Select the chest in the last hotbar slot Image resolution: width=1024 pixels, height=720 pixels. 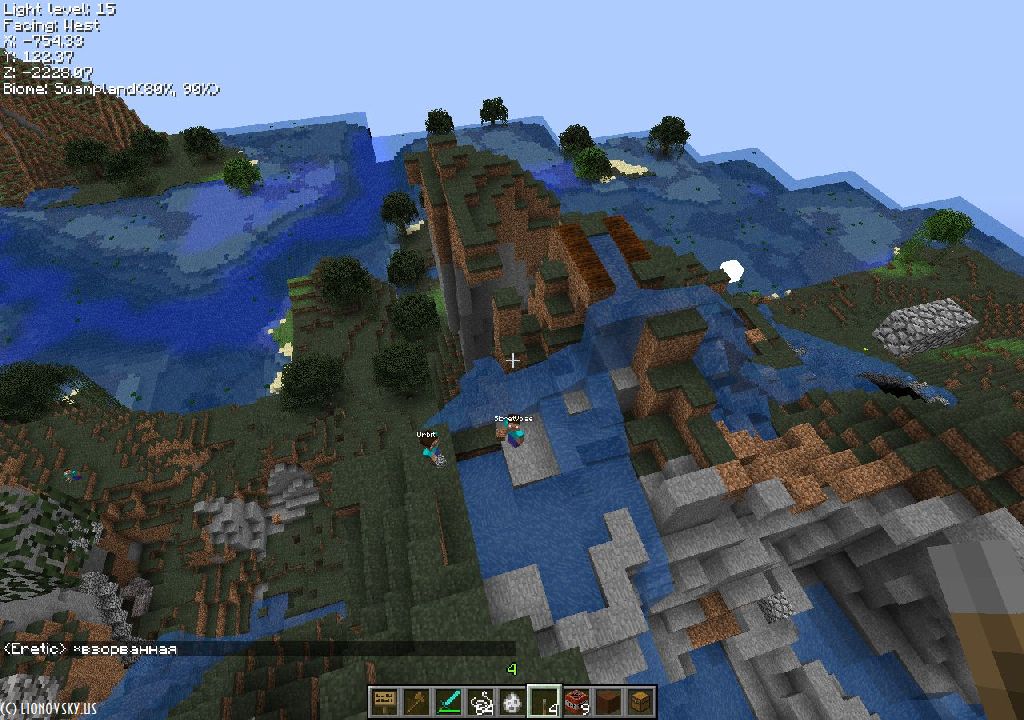pyautogui.click(x=639, y=702)
